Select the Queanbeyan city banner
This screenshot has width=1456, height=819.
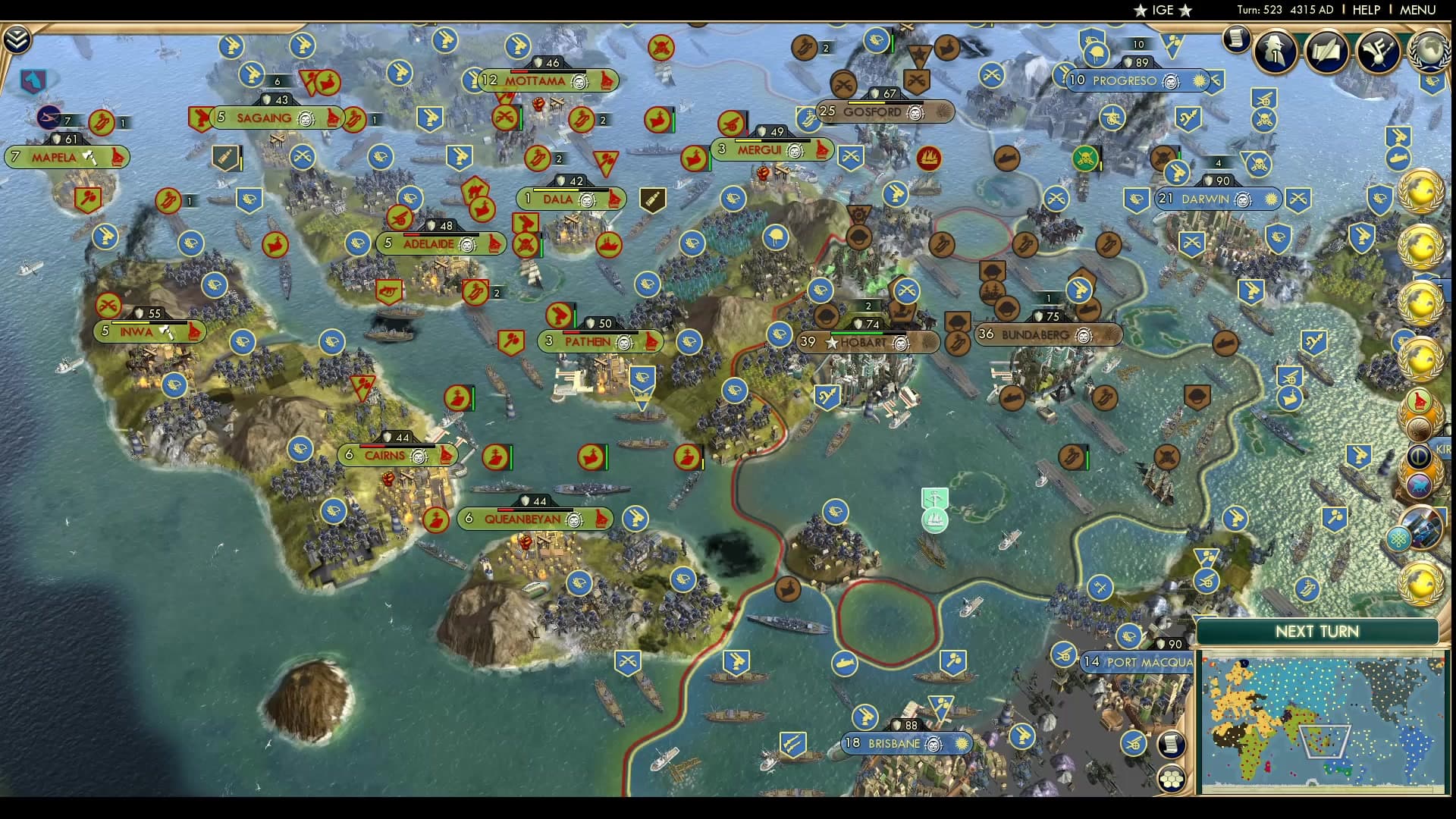point(524,519)
